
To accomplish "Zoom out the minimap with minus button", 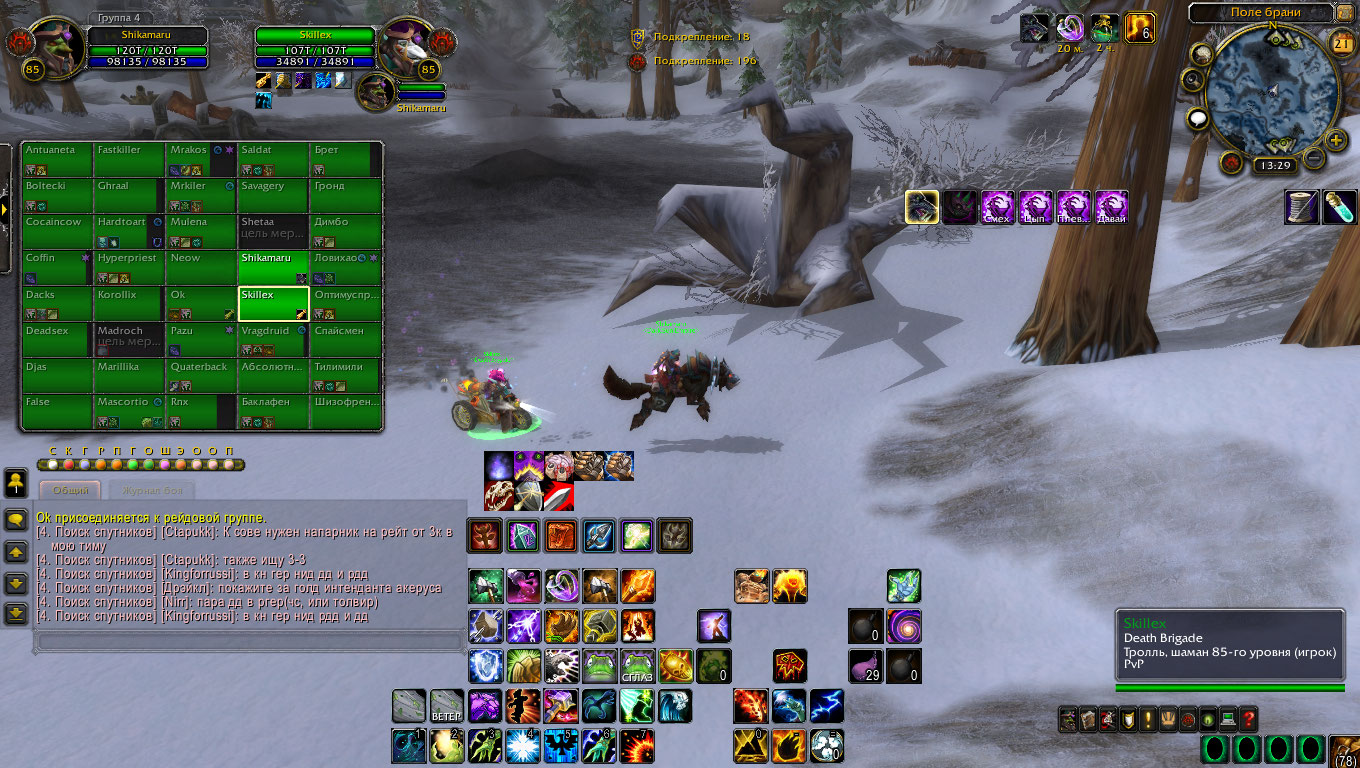I will click(1314, 158).
